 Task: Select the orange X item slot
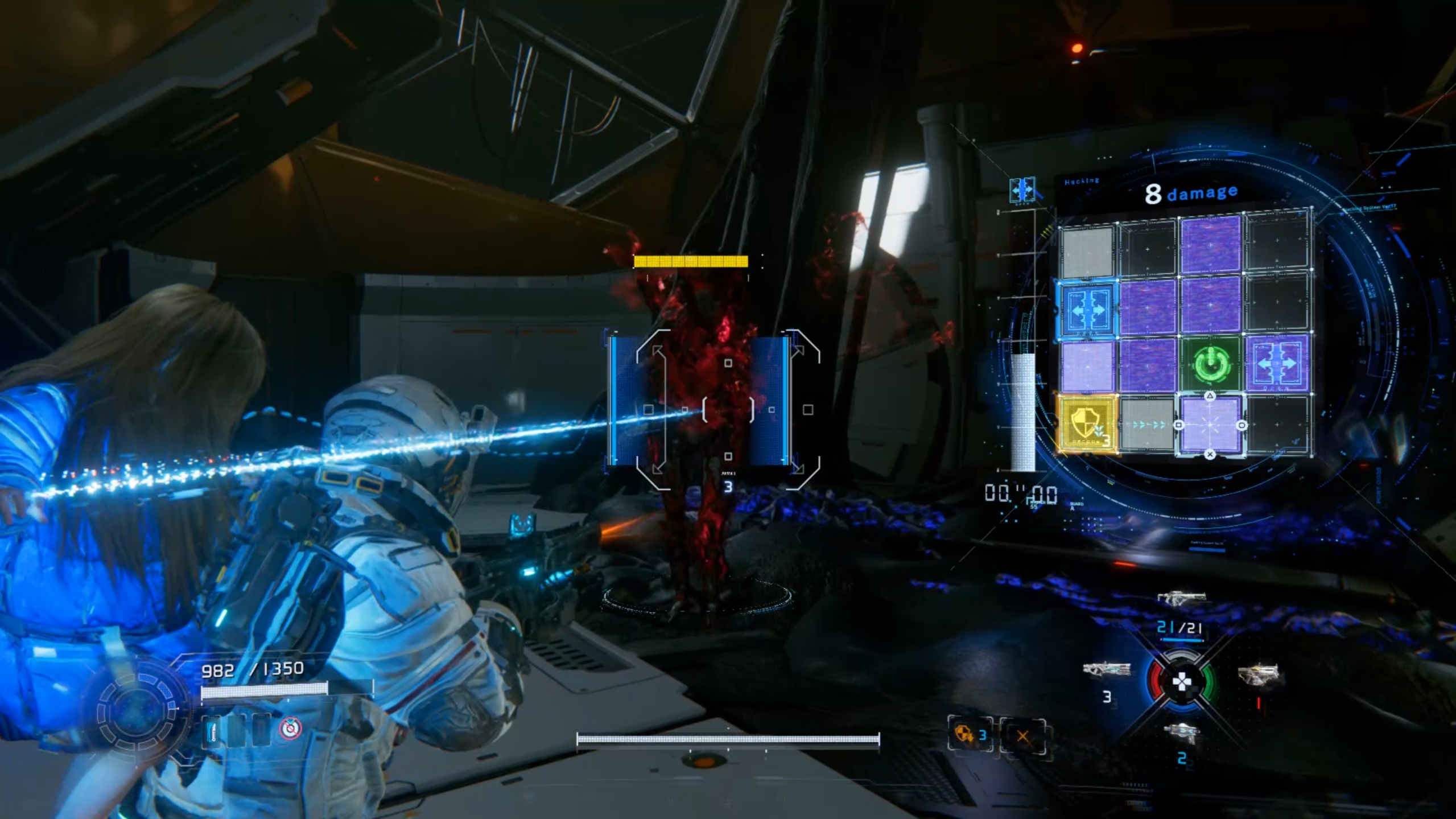tap(1022, 736)
